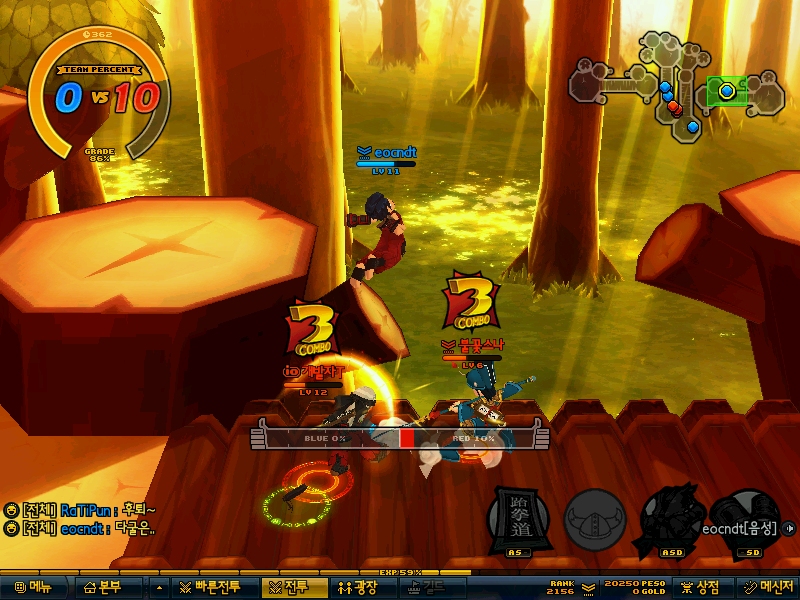Open the 메신저 messenger
This screenshot has width=800, height=600.
(x=766, y=587)
